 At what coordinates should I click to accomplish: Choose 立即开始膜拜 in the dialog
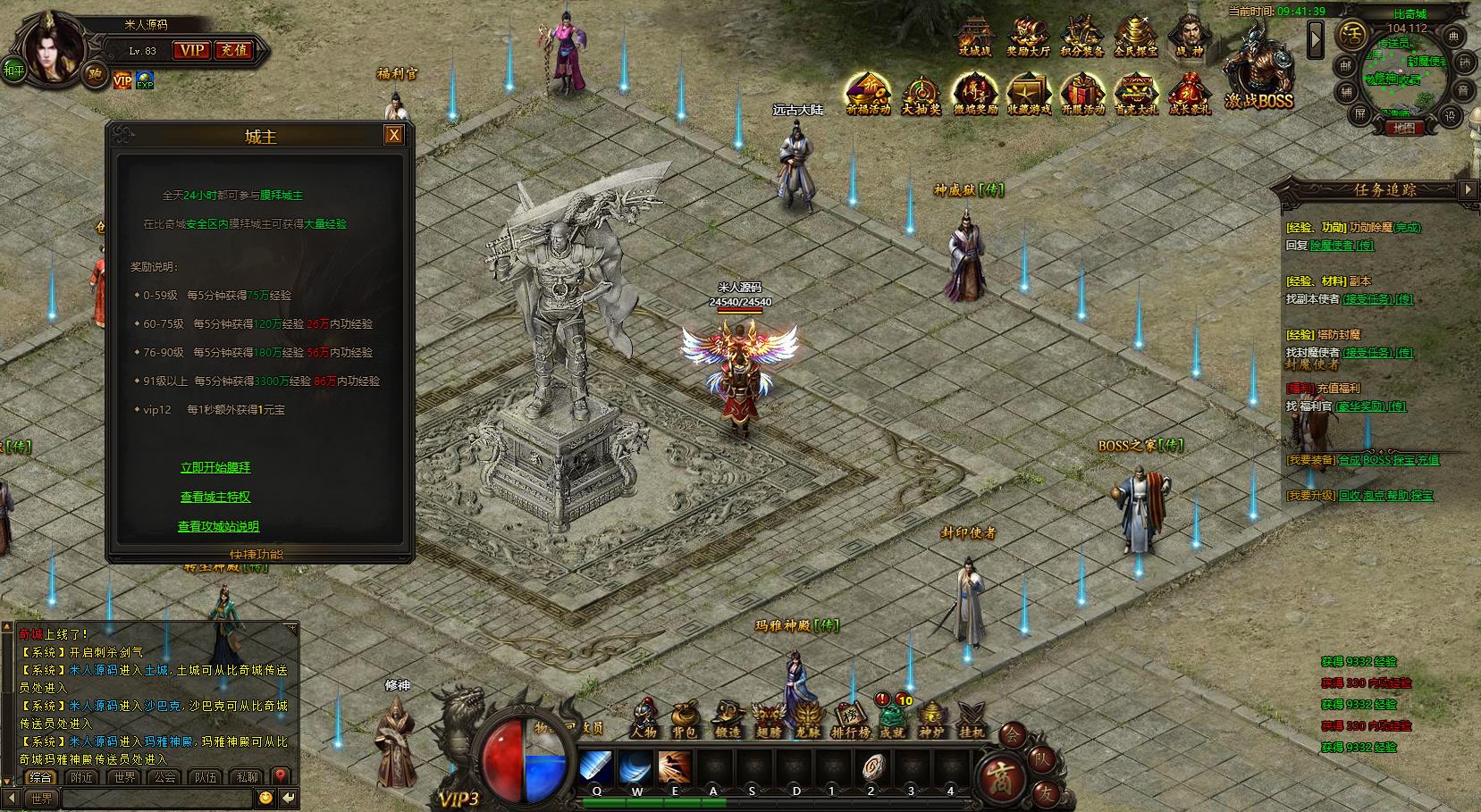[215, 467]
